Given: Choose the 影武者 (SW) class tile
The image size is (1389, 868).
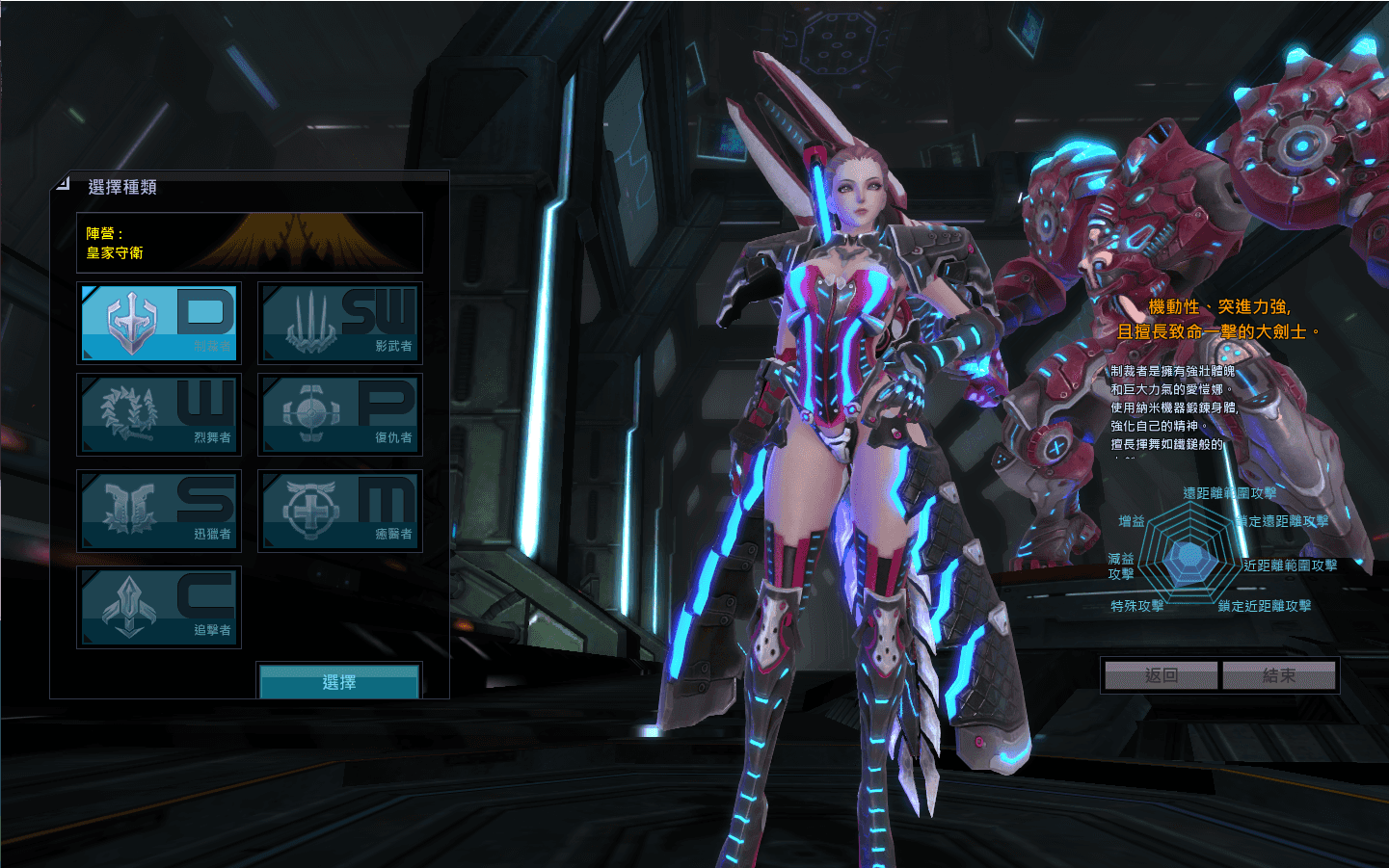Looking at the screenshot, I should pyautogui.click(x=340, y=323).
